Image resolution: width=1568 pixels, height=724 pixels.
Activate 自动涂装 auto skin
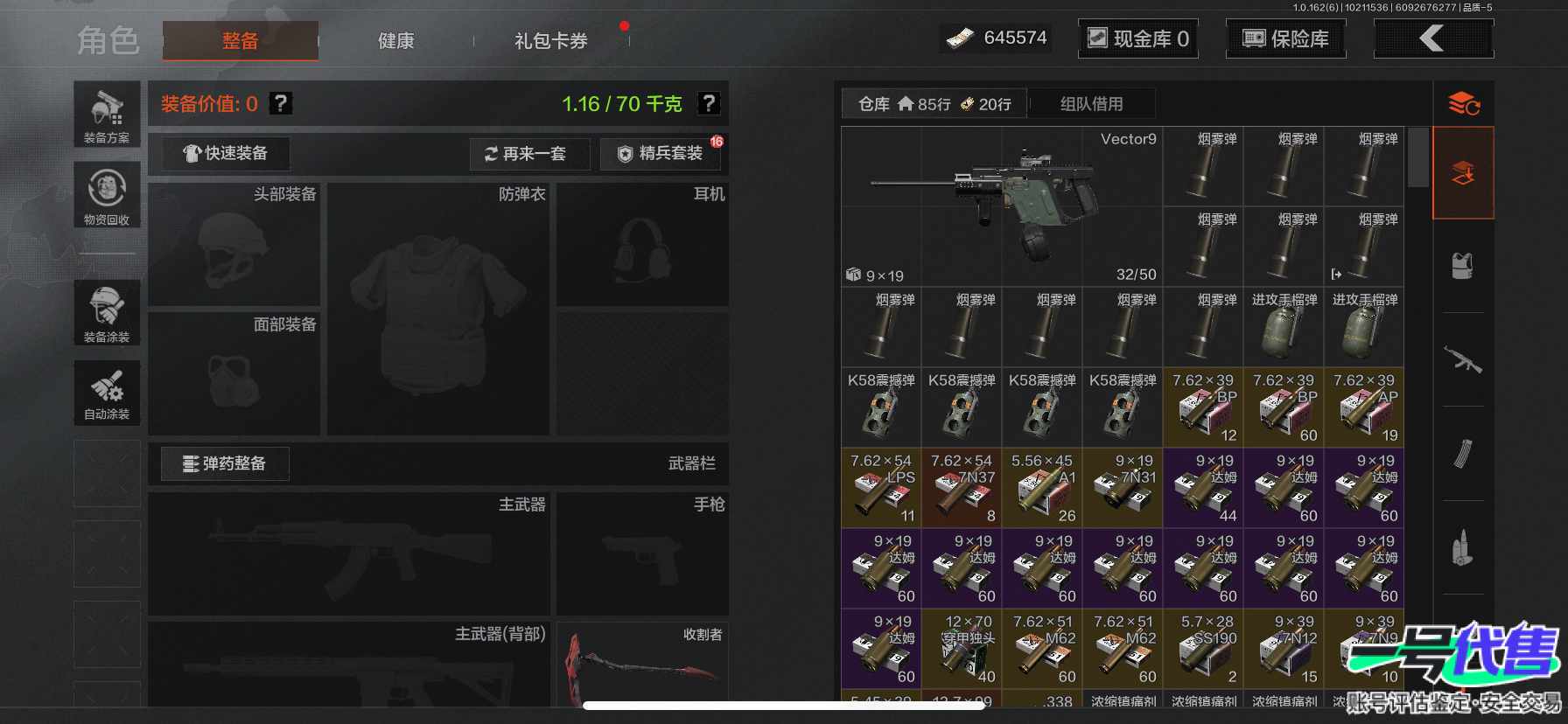[x=107, y=393]
